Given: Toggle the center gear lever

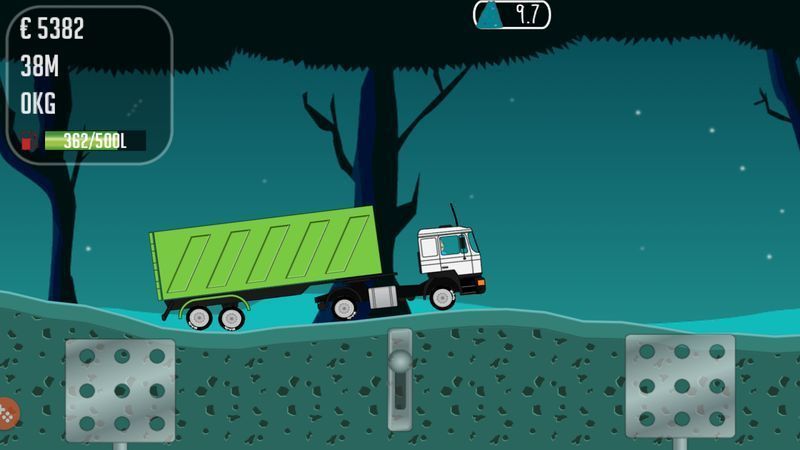Looking at the screenshot, I should [x=400, y=378].
